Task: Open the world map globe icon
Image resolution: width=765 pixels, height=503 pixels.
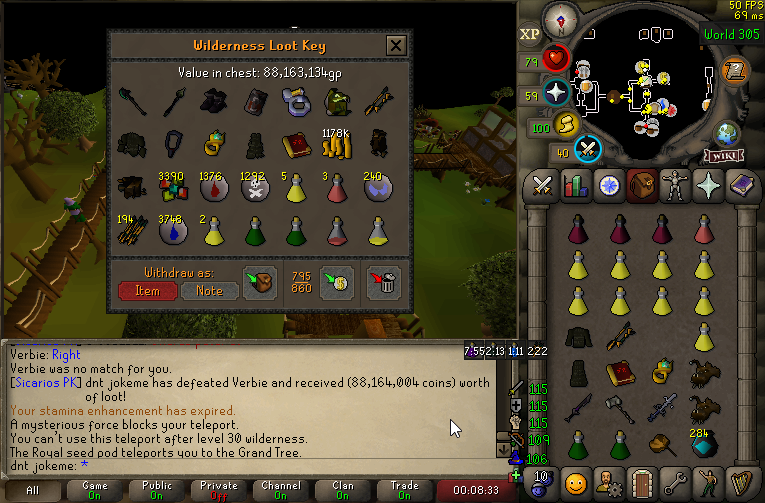Action: coord(726,134)
